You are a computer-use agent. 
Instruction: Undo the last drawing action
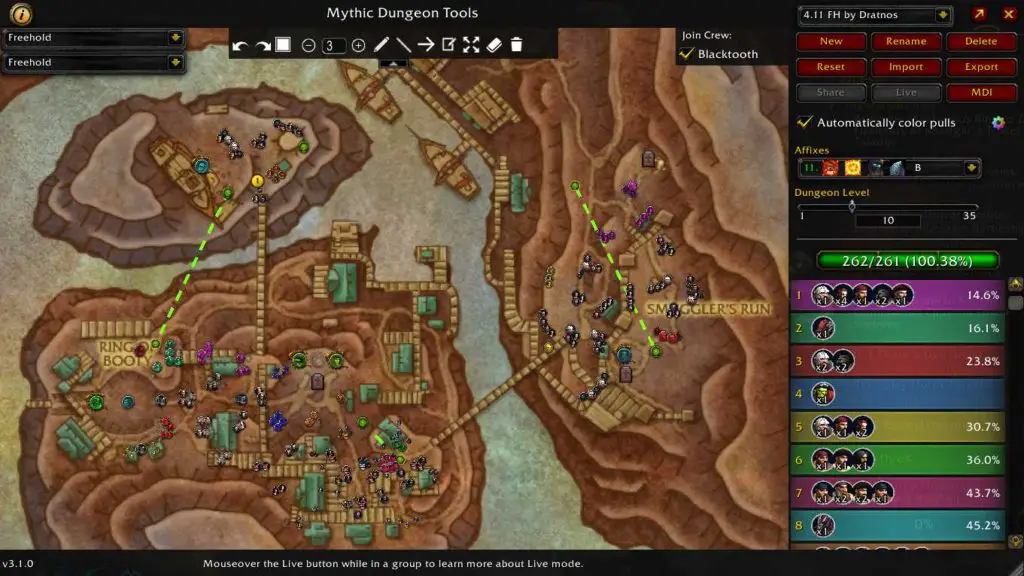click(x=240, y=45)
